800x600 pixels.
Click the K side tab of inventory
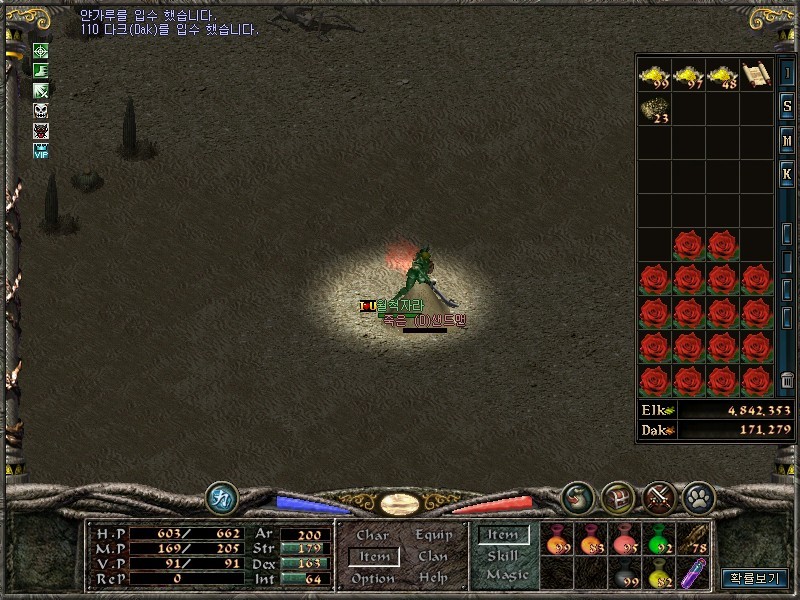[x=788, y=173]
